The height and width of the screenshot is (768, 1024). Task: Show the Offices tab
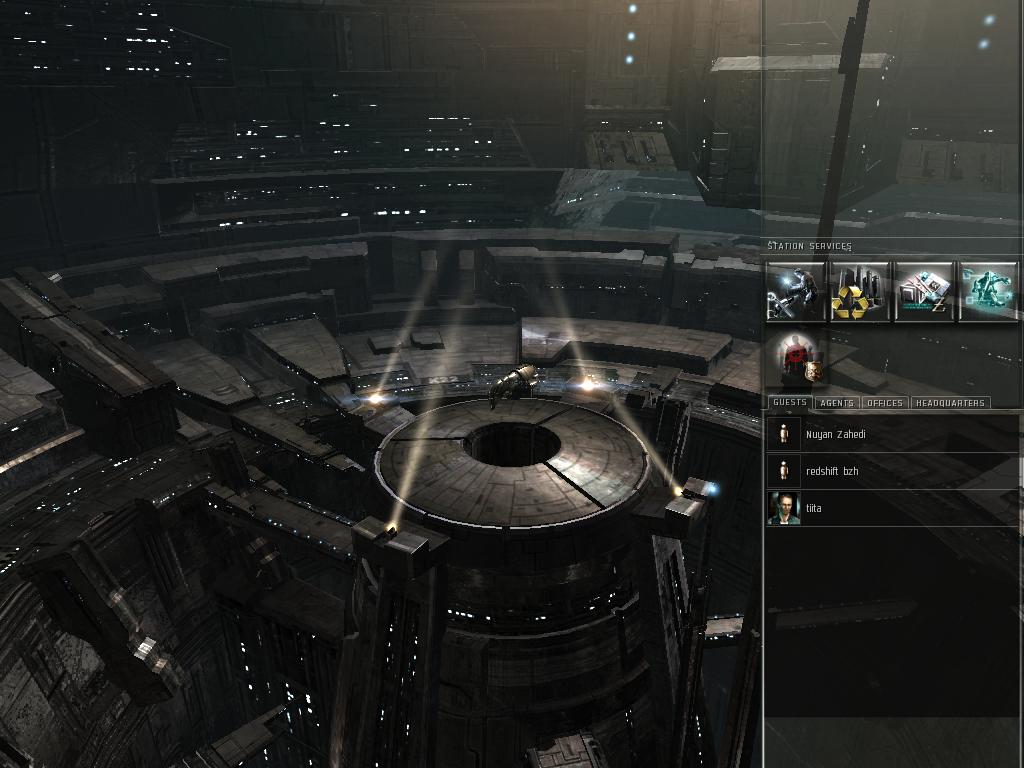coord(884,403)
